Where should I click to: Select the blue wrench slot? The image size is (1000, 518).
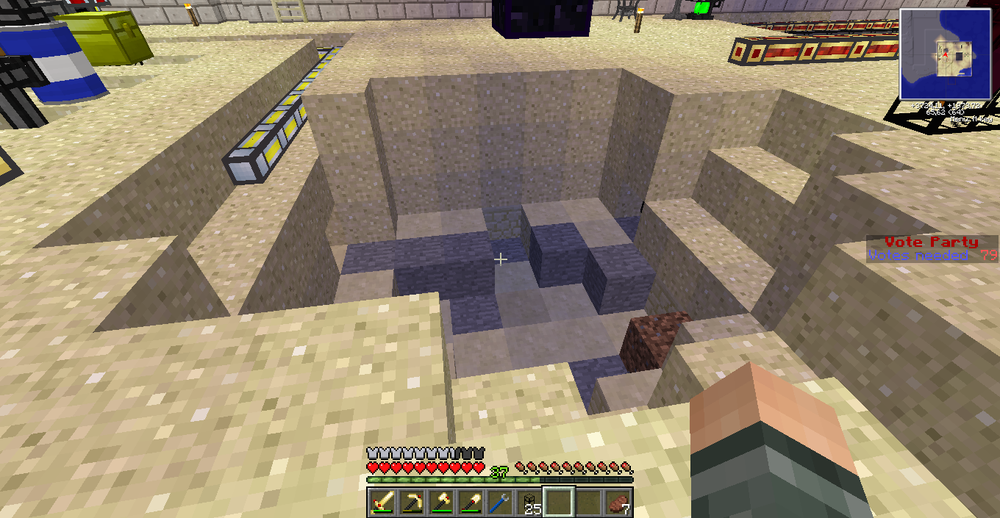click(x=499, y=502)
